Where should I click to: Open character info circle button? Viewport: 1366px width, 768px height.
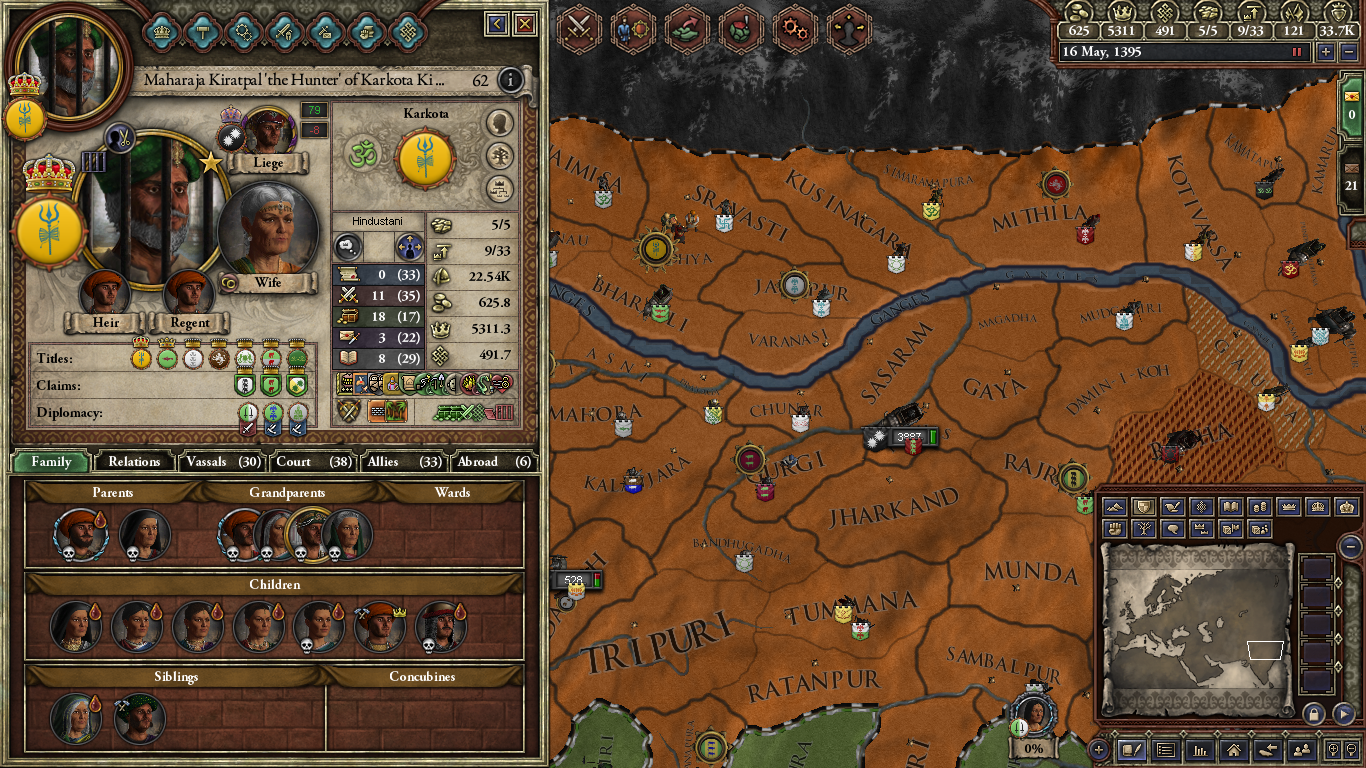point(510,80)
